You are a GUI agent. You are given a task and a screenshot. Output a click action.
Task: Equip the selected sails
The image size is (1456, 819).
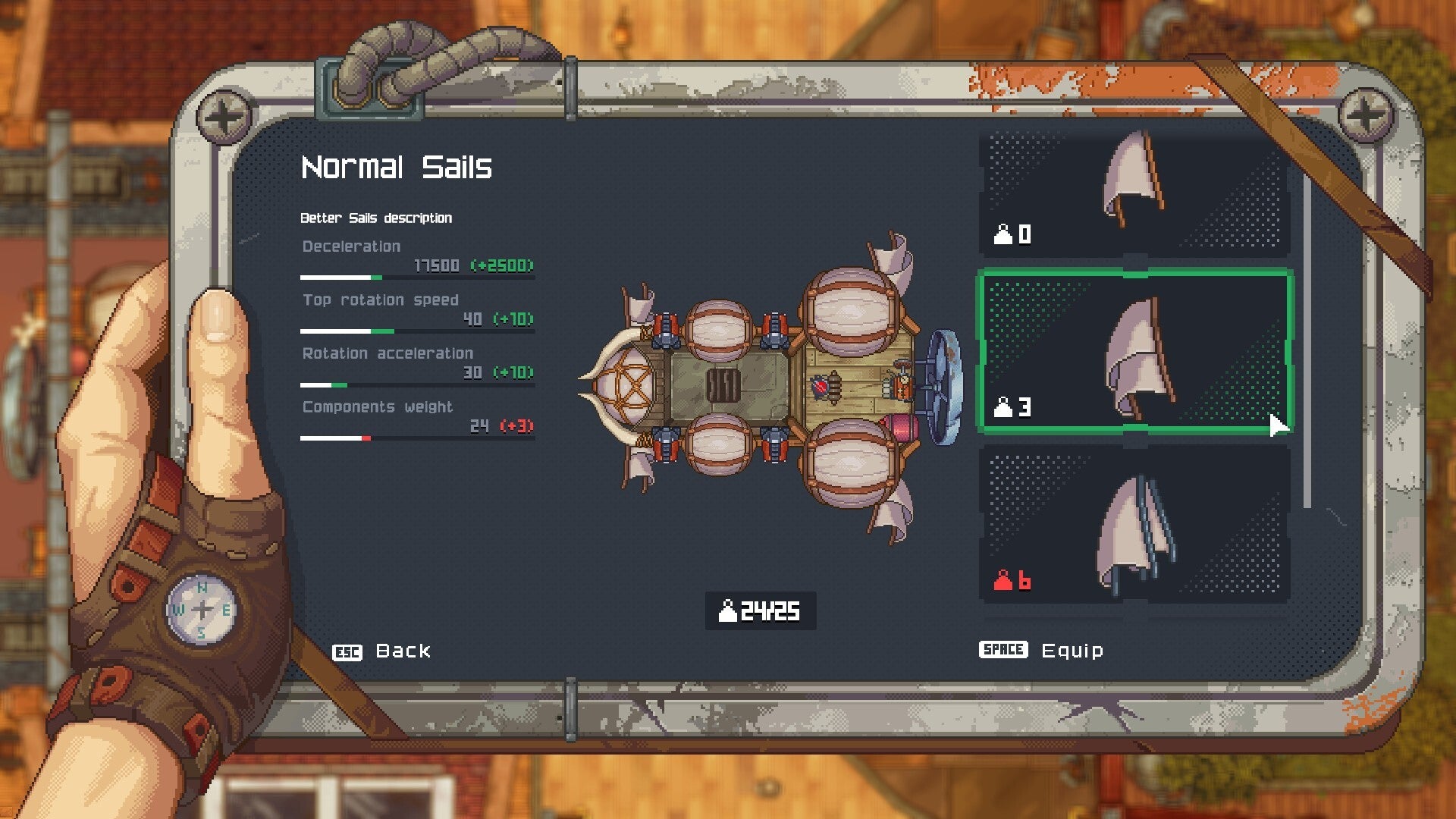pyautogui.click(x=1042, y=651)
